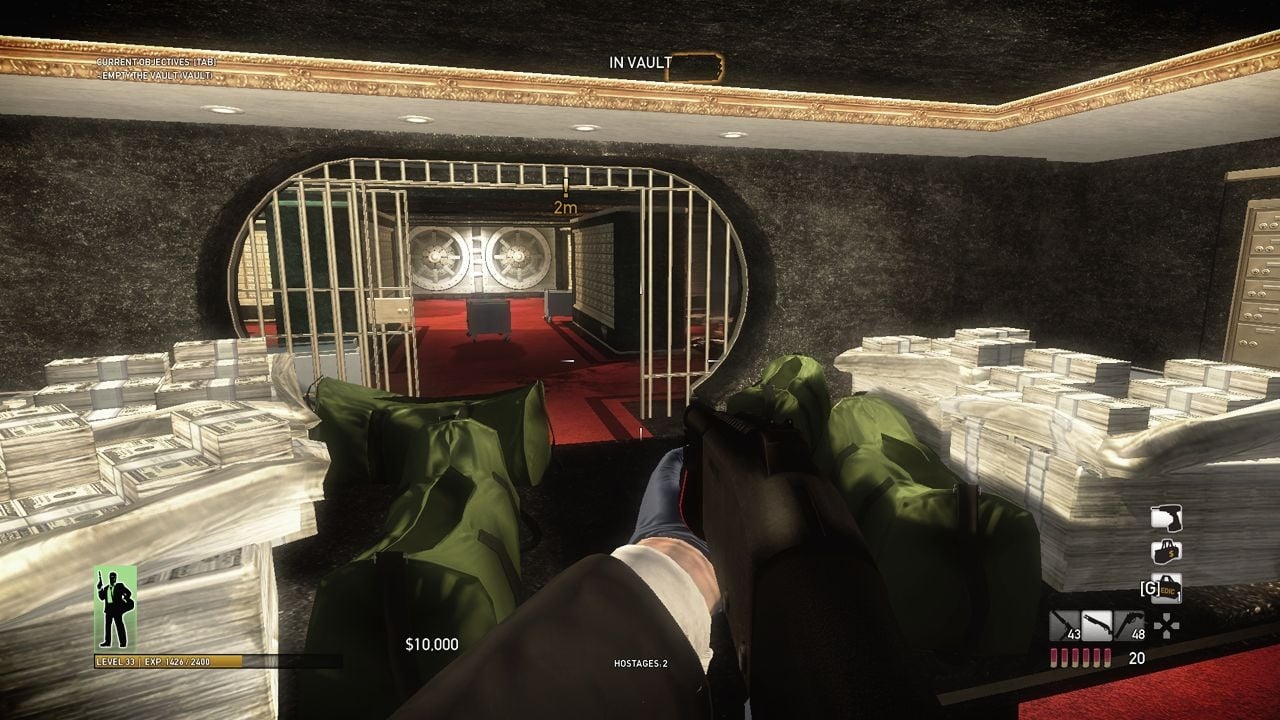
Task: Click the rifle weapon slot showing 43 ammo
Action: (1063, 624)
